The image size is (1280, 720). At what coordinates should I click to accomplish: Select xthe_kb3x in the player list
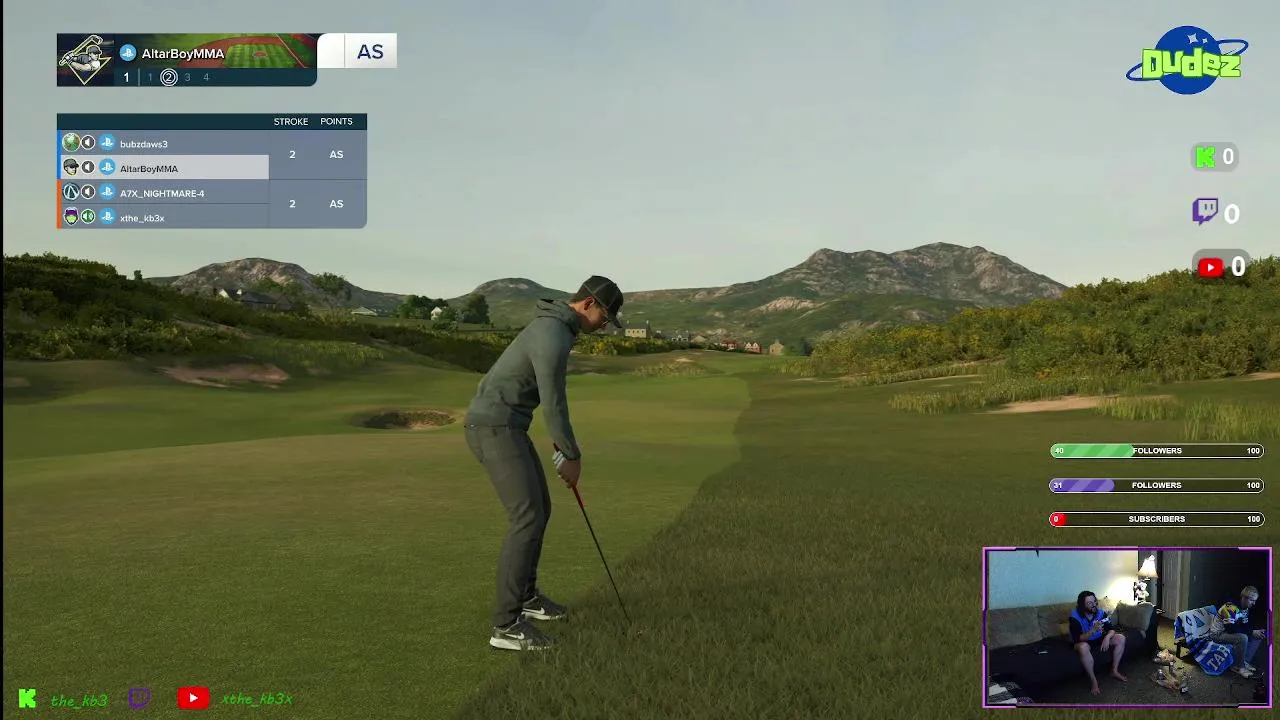point(142,218)
